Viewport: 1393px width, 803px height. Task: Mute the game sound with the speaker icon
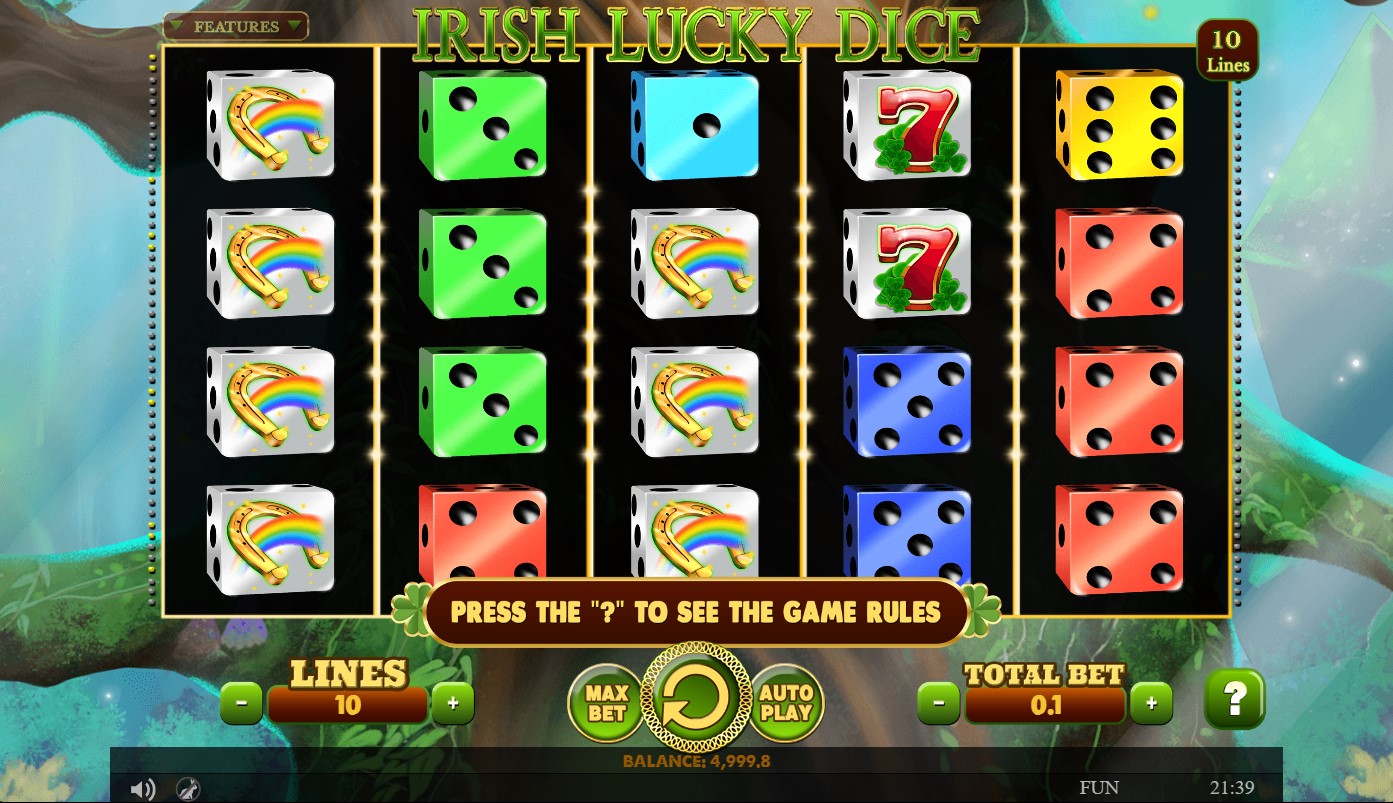pos(143,789)
